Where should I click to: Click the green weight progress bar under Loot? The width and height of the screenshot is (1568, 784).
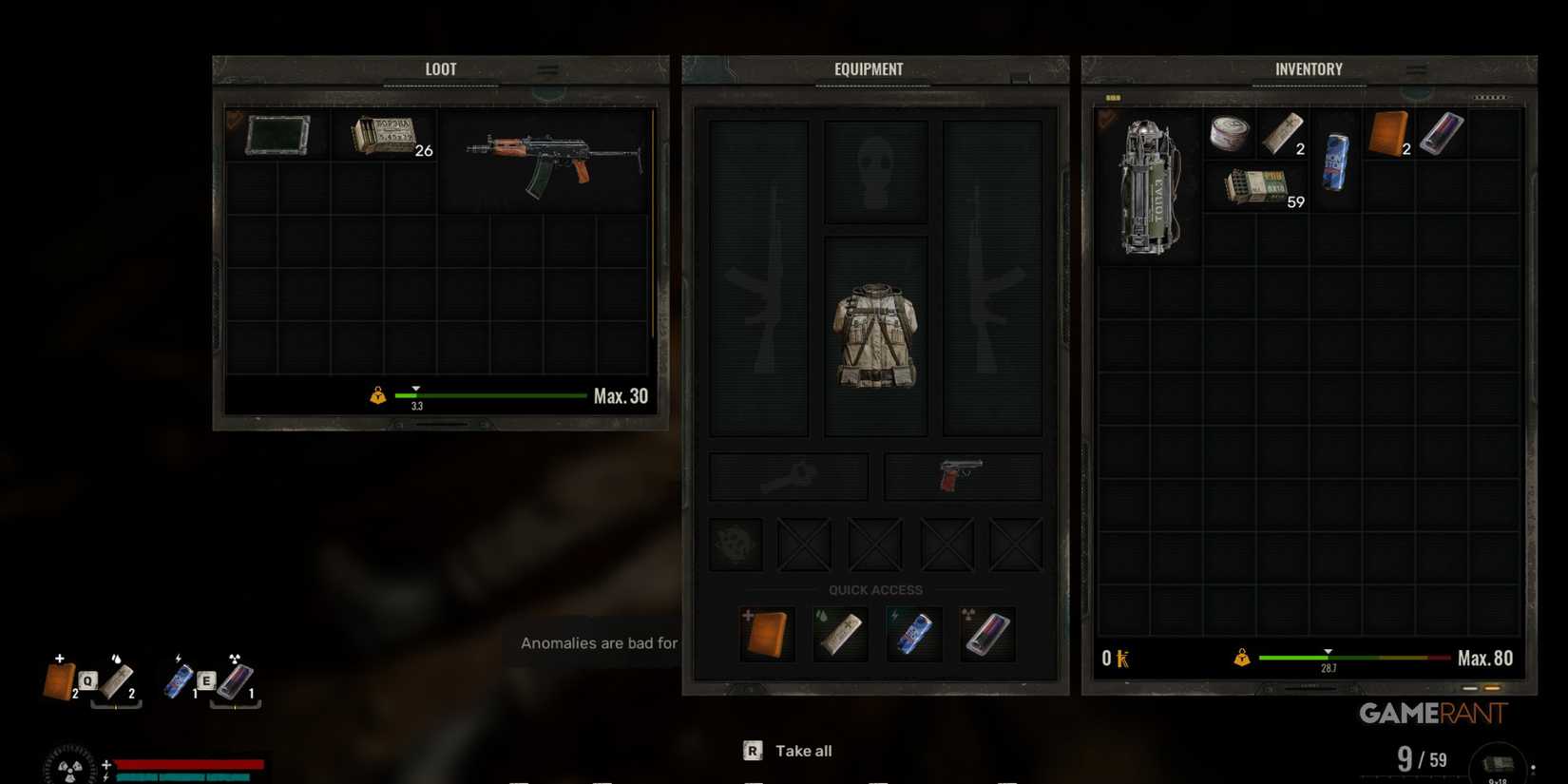coord(489,395)
